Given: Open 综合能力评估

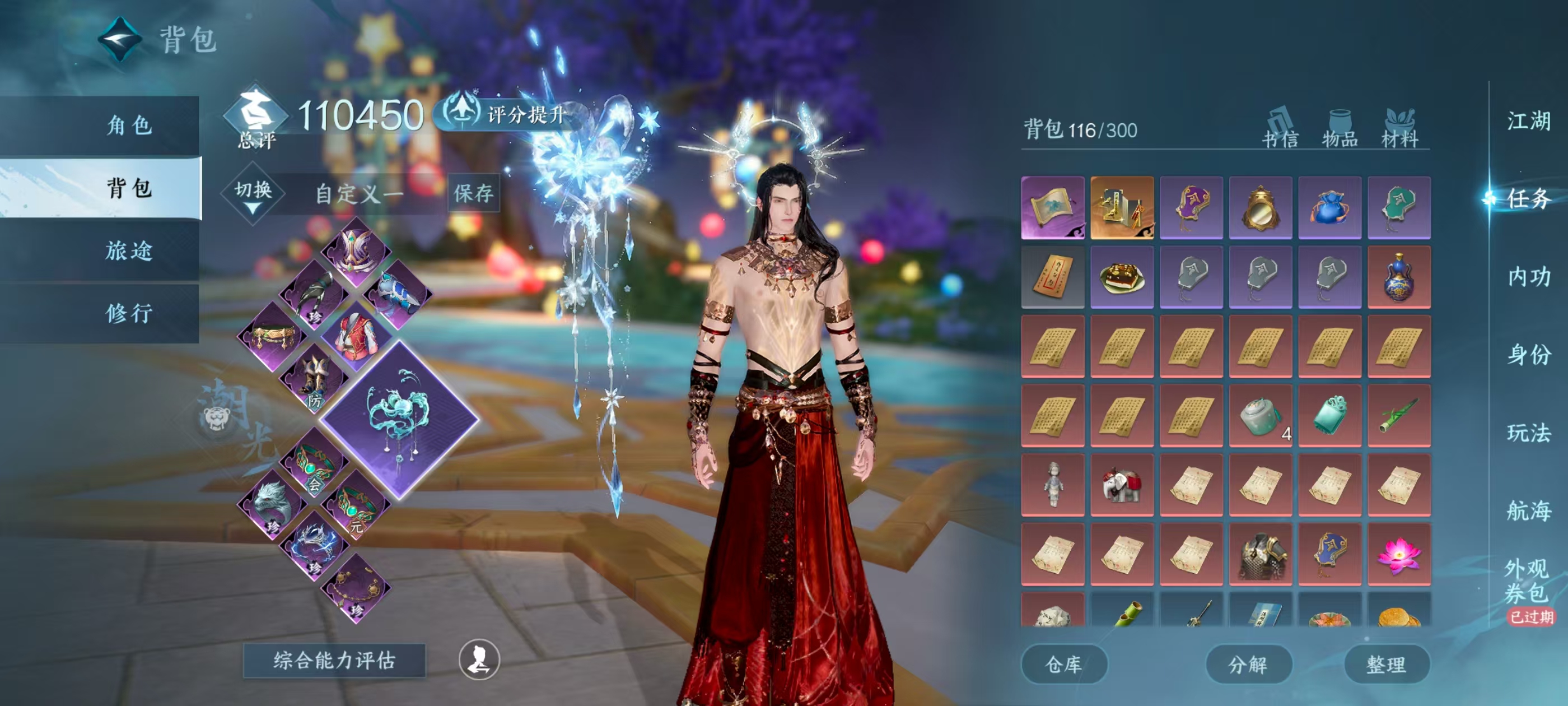Looking at the screenshot, I should pos(334,660).
